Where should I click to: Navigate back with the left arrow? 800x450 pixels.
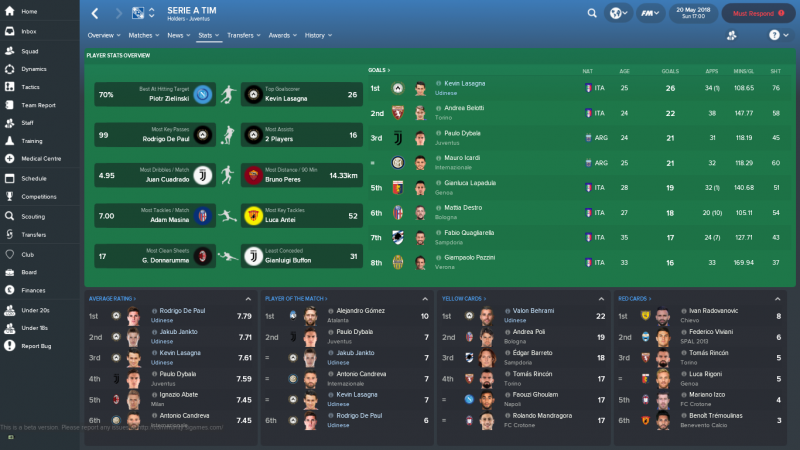point(95,14)
